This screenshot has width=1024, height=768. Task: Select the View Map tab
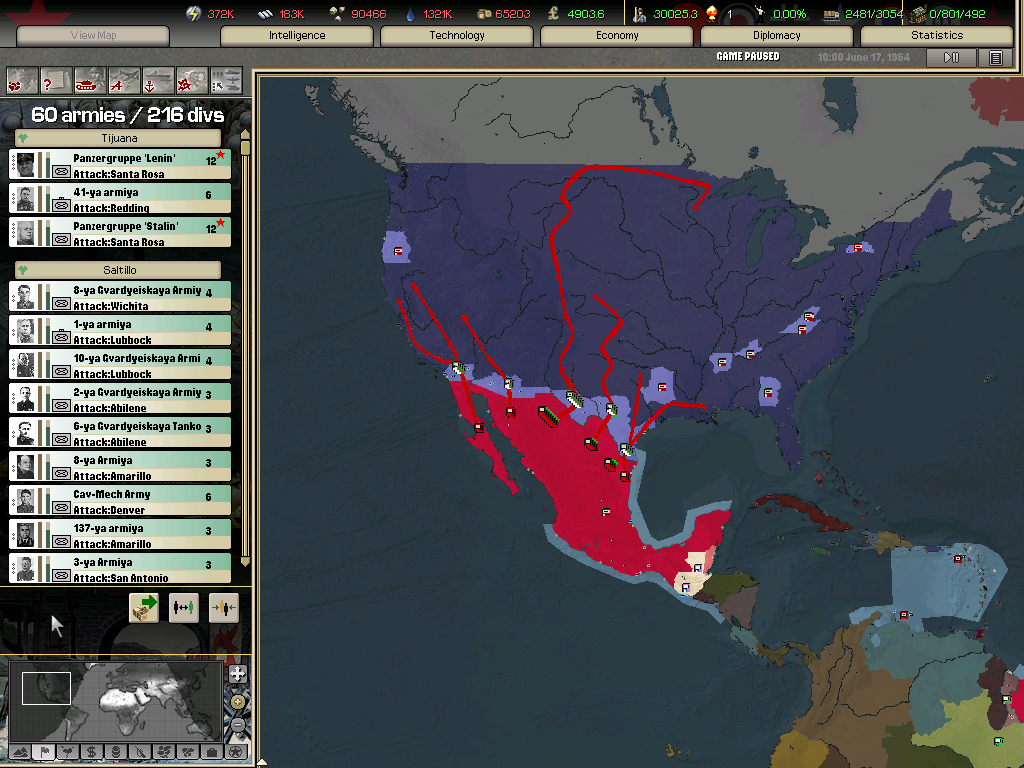94,36
